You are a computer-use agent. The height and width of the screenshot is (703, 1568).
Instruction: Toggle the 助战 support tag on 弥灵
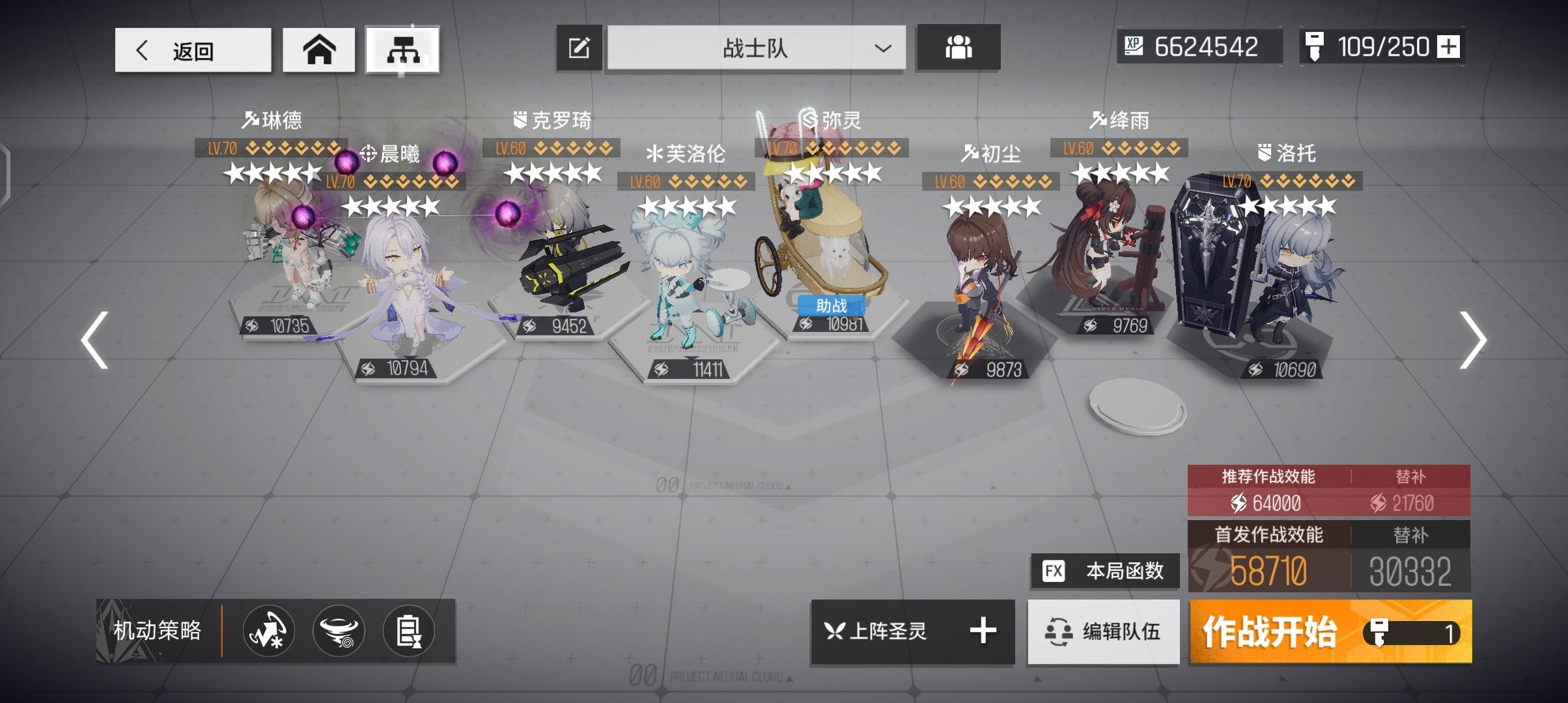832,305
